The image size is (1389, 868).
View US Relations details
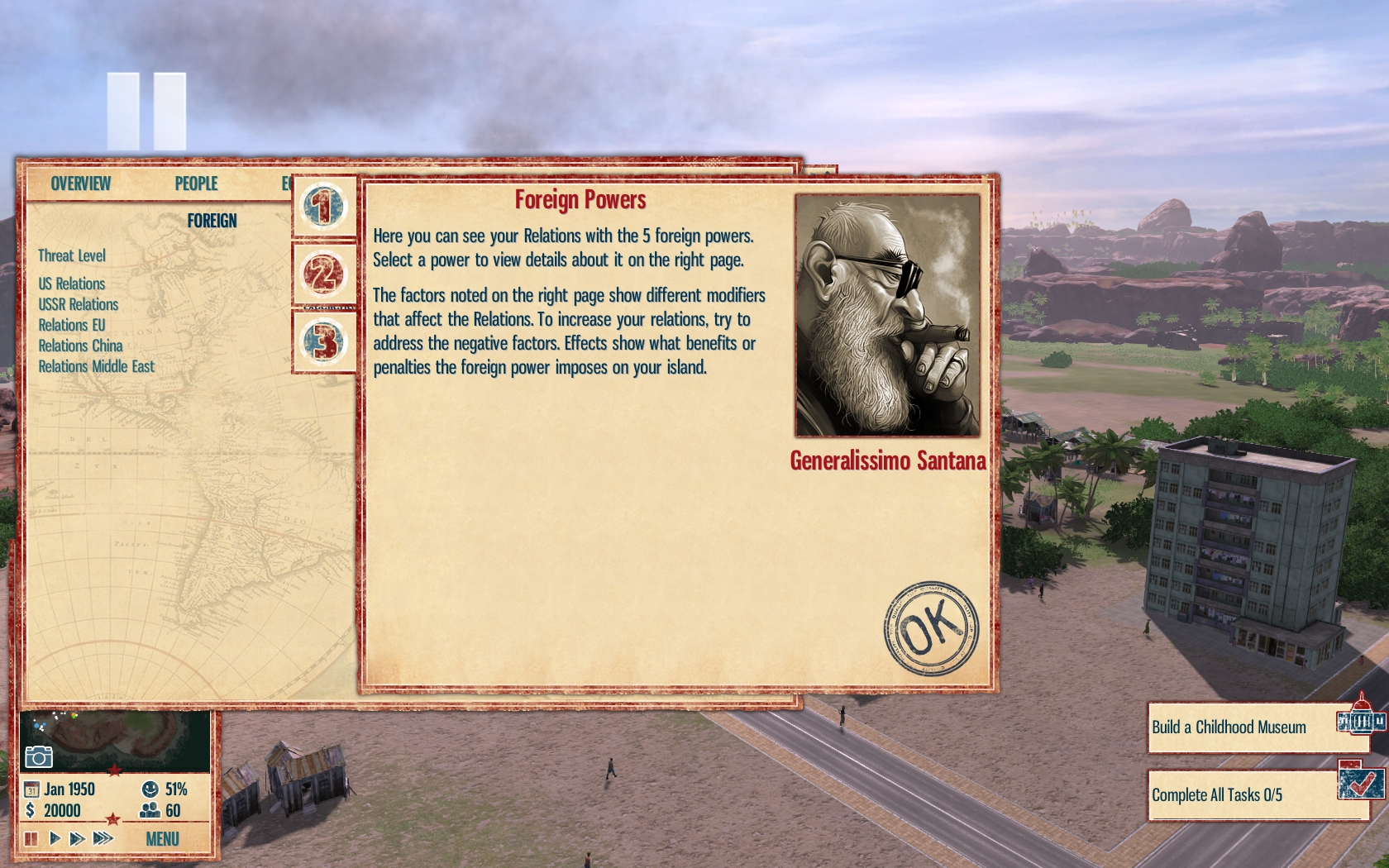72,284
